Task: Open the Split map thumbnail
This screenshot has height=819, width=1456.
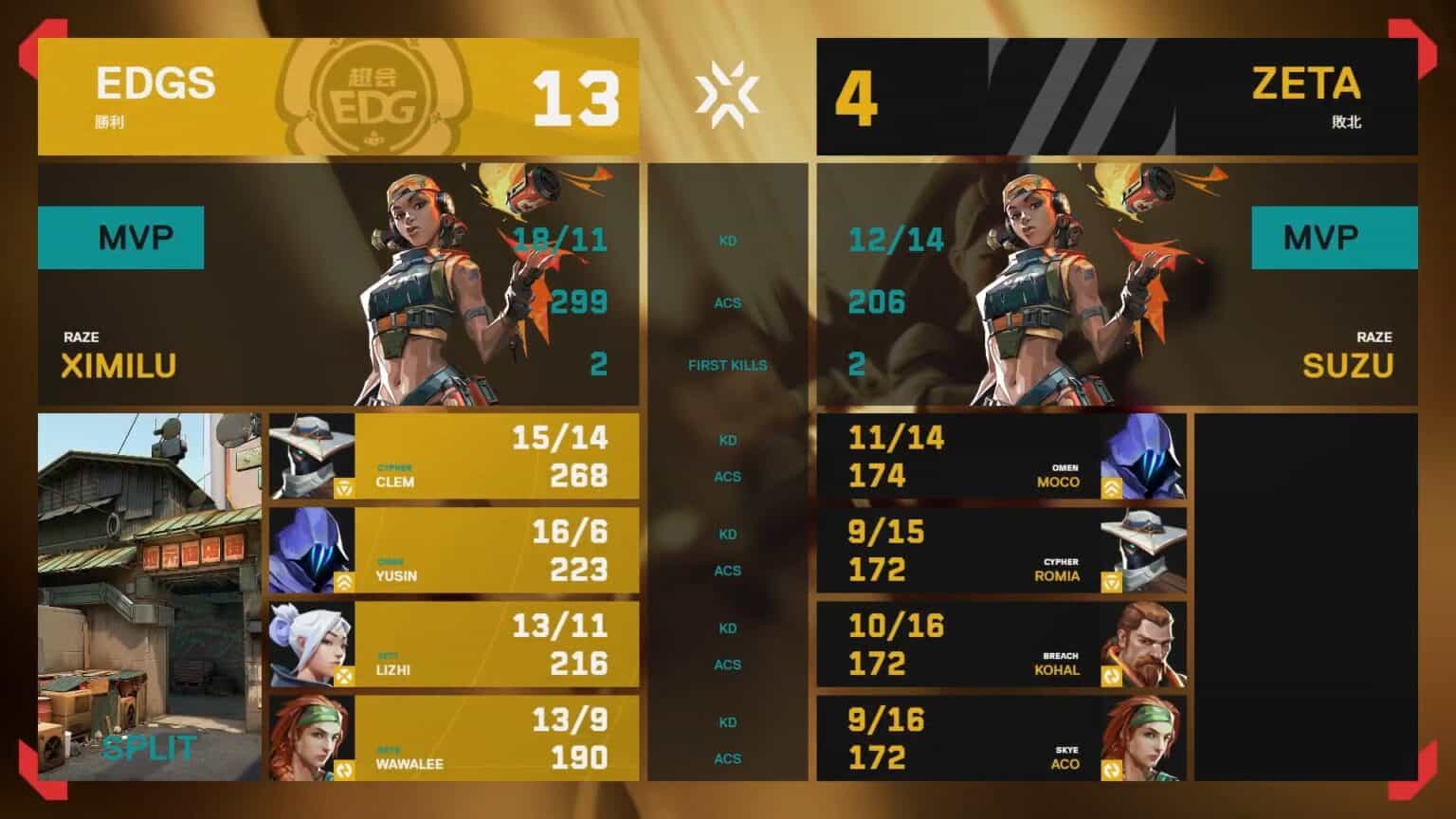Action: point(149,596)
